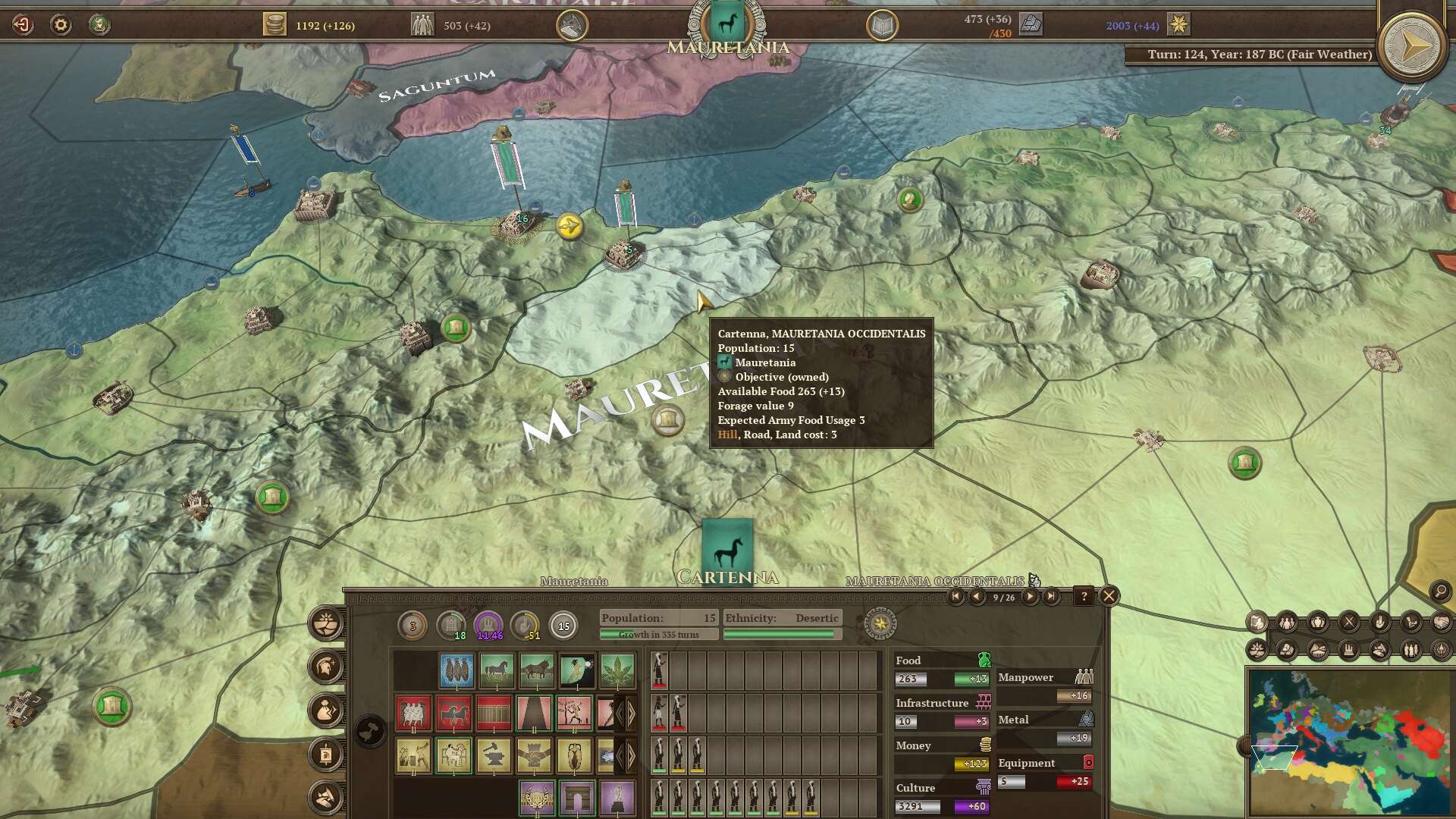Open the open-book ledger icon
Image resolution: width=1456 pixels, height=819 pixels.
tap(882, 26)
